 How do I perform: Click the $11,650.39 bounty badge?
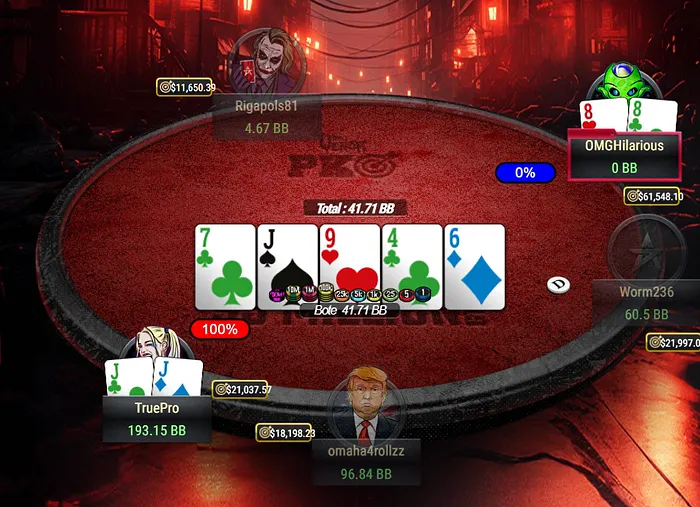(x=187, y=88)
